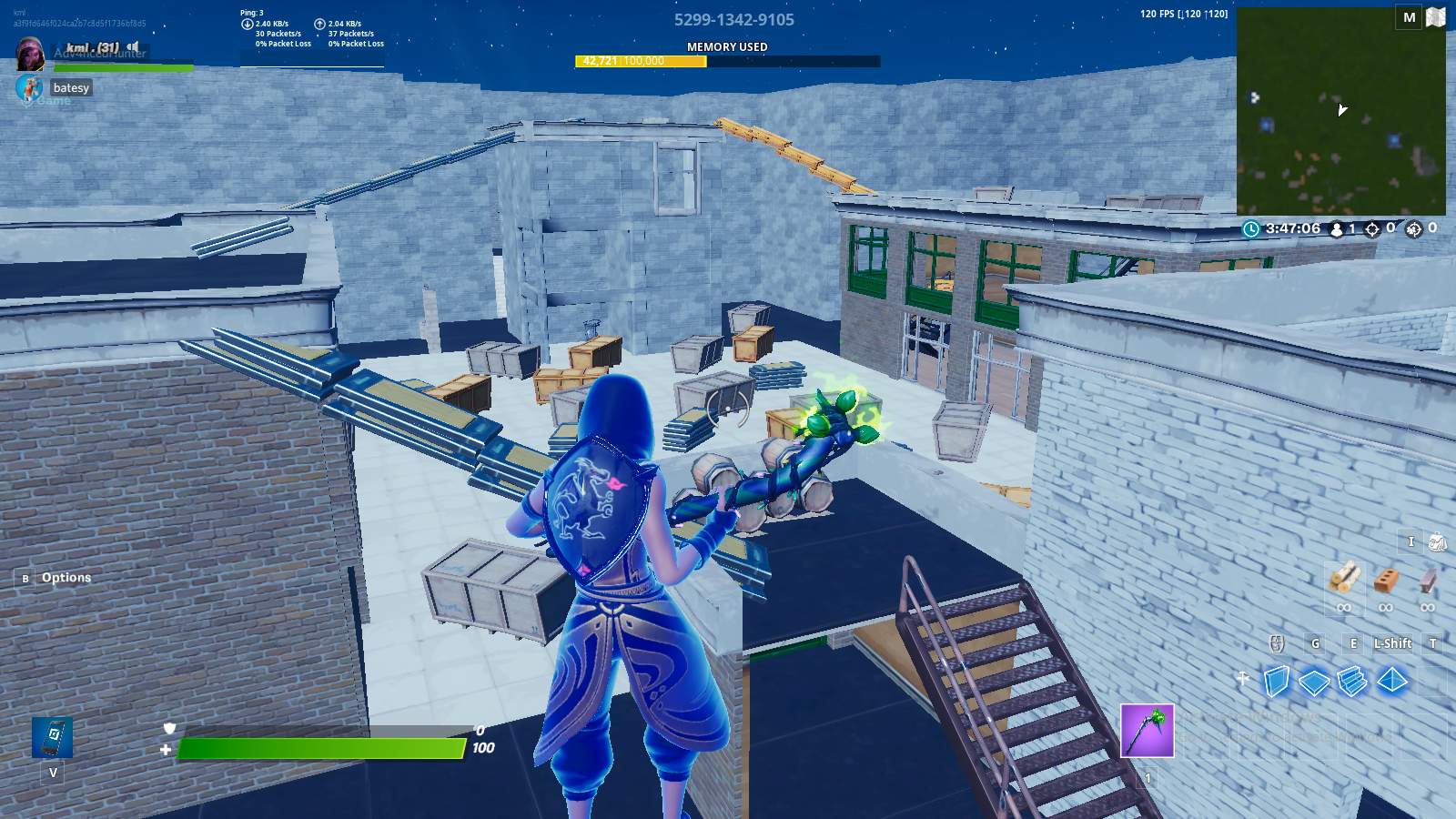
Task: Select the pyramid roof building piece icon
Action: point(1392,679)
